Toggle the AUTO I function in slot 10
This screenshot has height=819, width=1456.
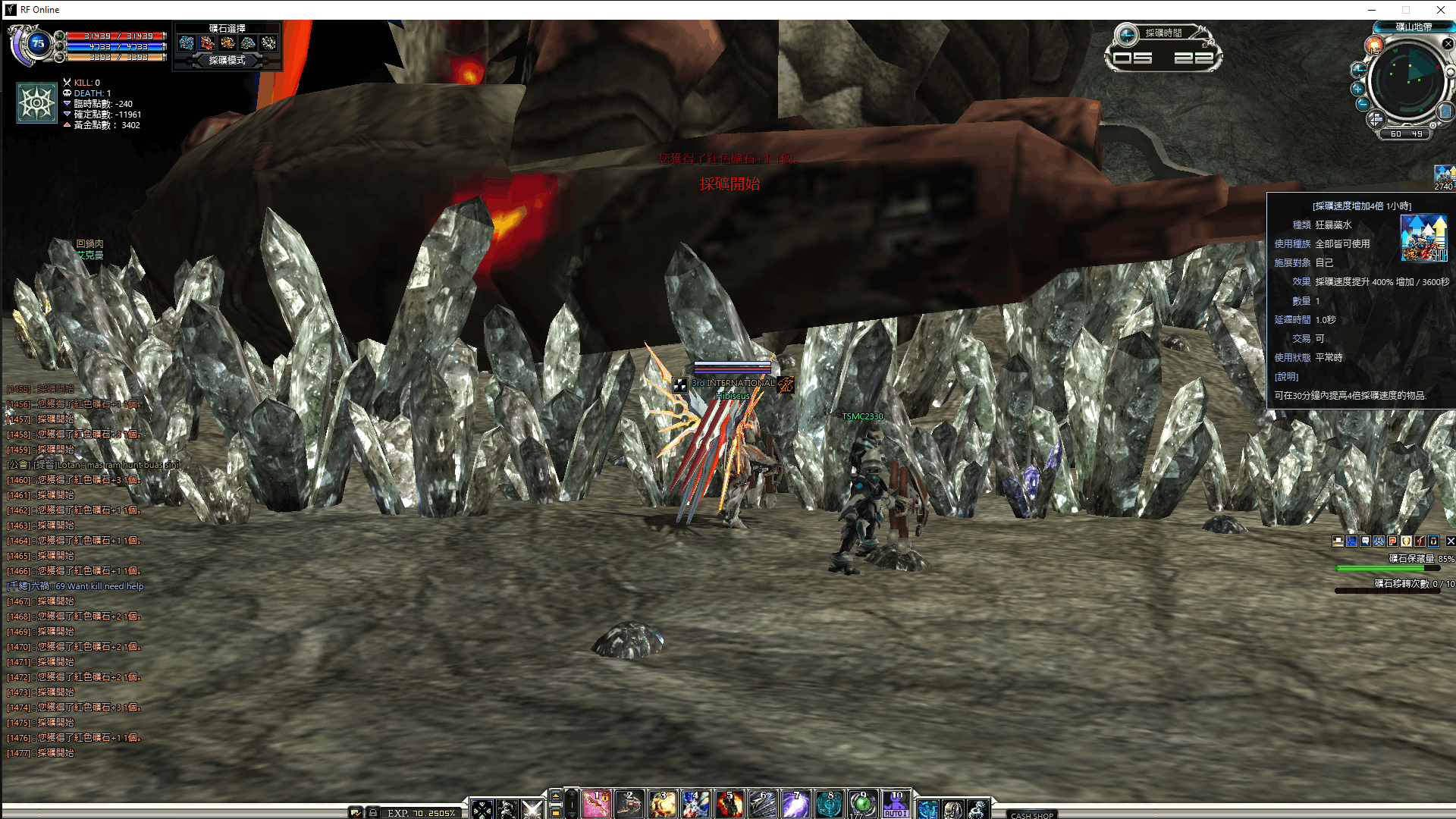coord(896,804)
